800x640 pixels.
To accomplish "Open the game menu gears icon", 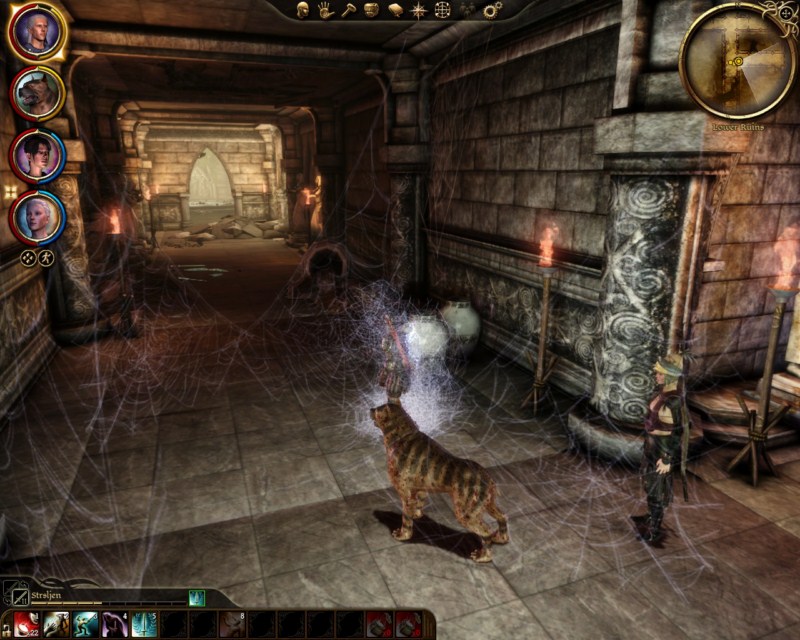I will click(492, 10).
